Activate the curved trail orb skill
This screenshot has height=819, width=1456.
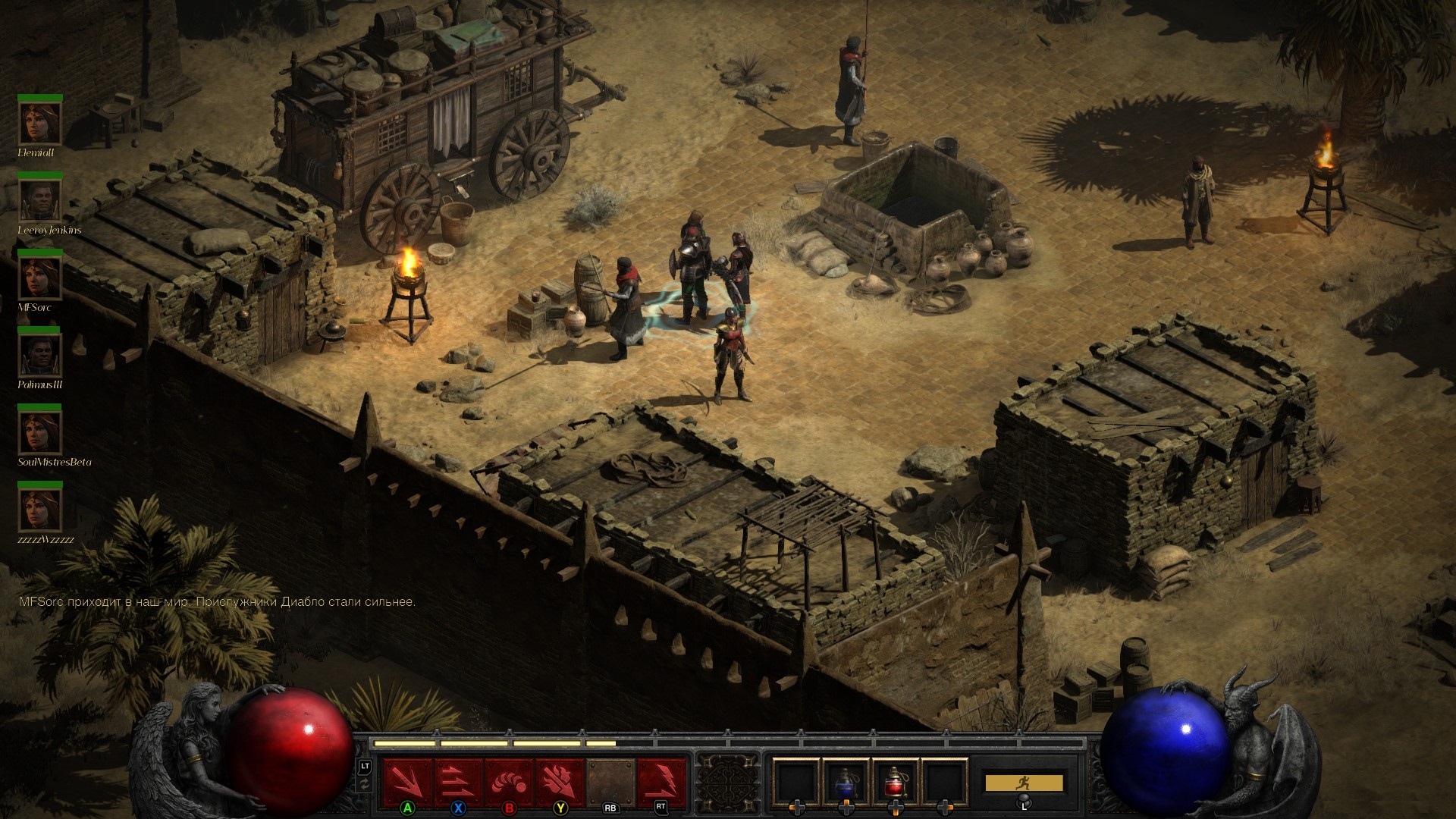[509, 781]
